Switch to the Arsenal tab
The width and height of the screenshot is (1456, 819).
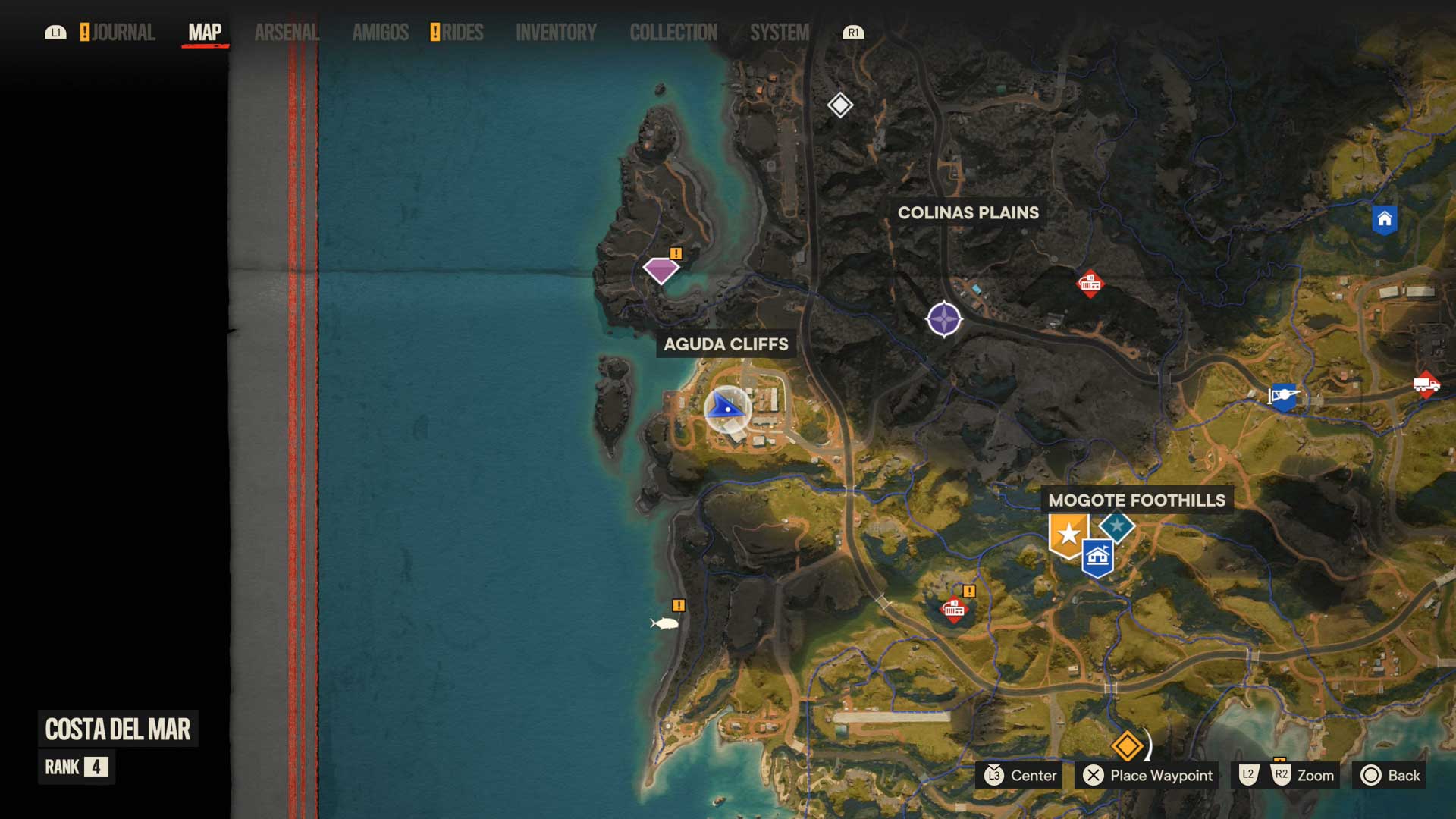(287, 33)
